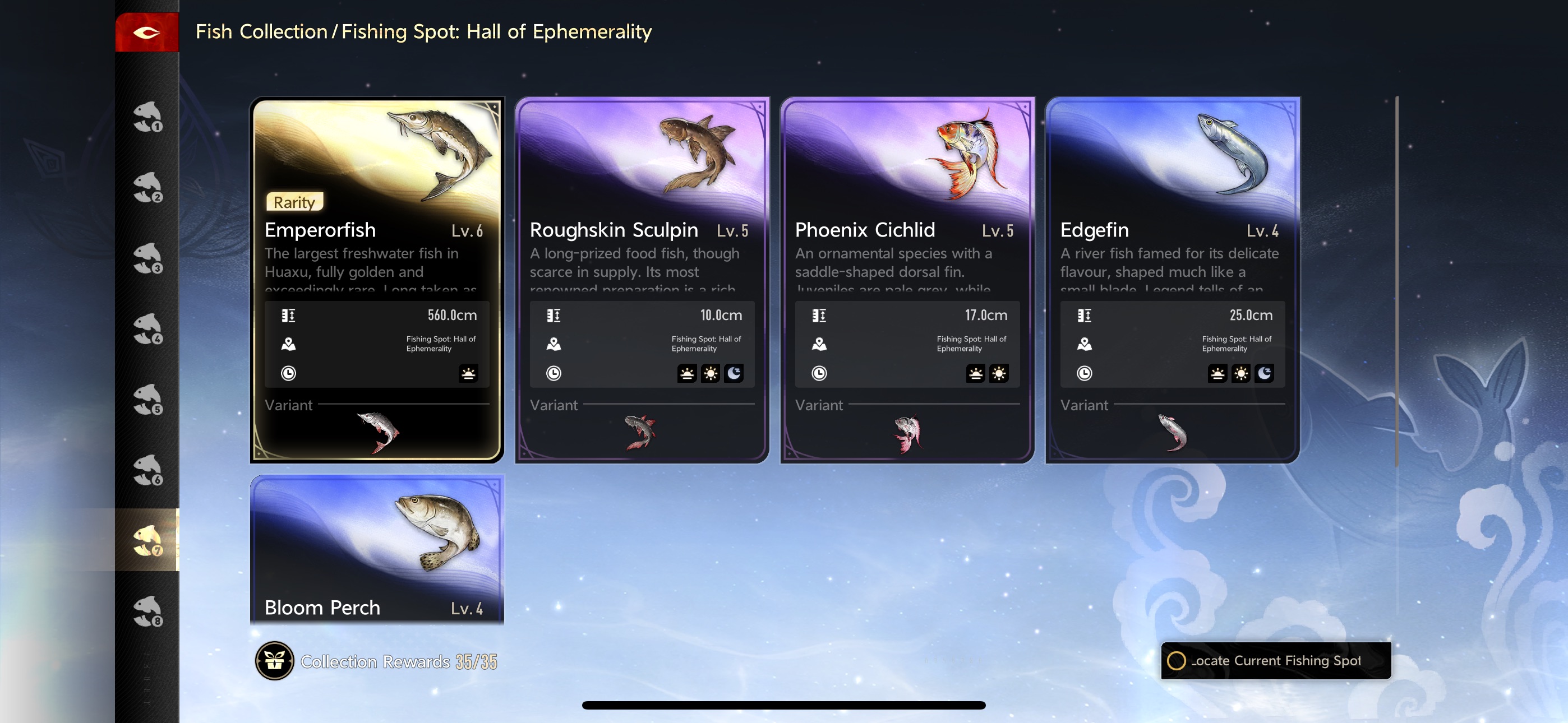Select the Emperorfish card
The width and height of the screenshot is (1568, 723).
(377, 243)
